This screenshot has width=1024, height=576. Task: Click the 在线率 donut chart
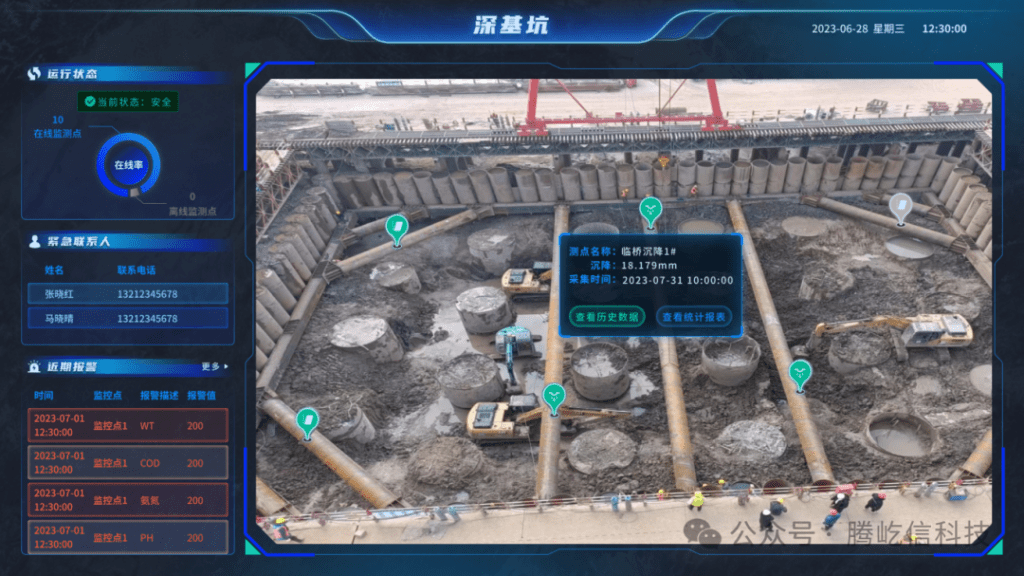tap(128, 165)
